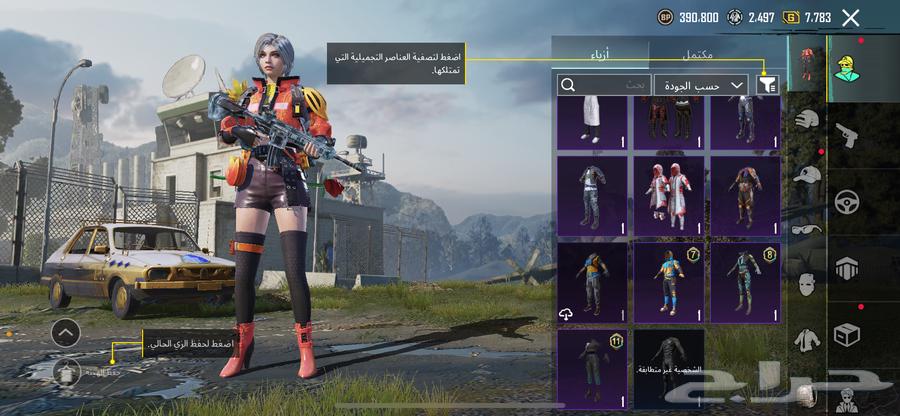Select the red and white hooded couple outfit
The image size is (900, 416).
669,195
